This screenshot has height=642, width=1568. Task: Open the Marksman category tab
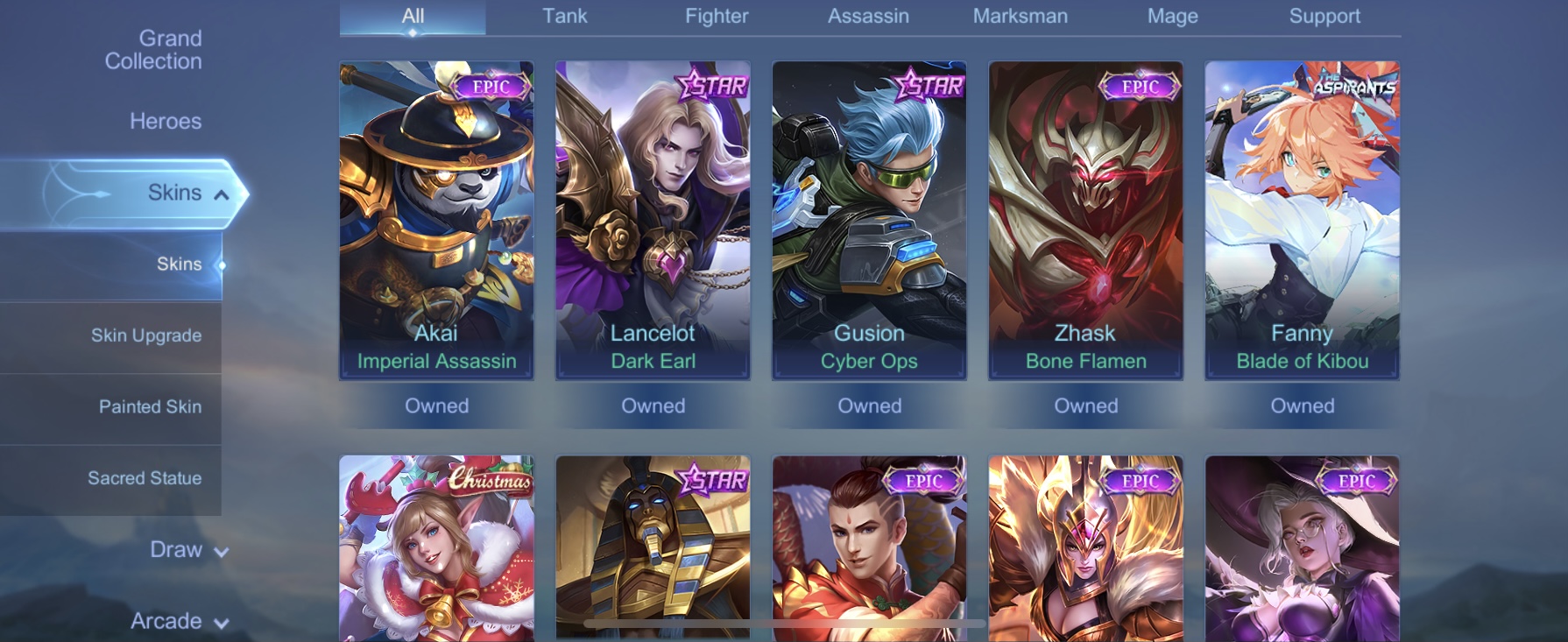(1020, 16)
